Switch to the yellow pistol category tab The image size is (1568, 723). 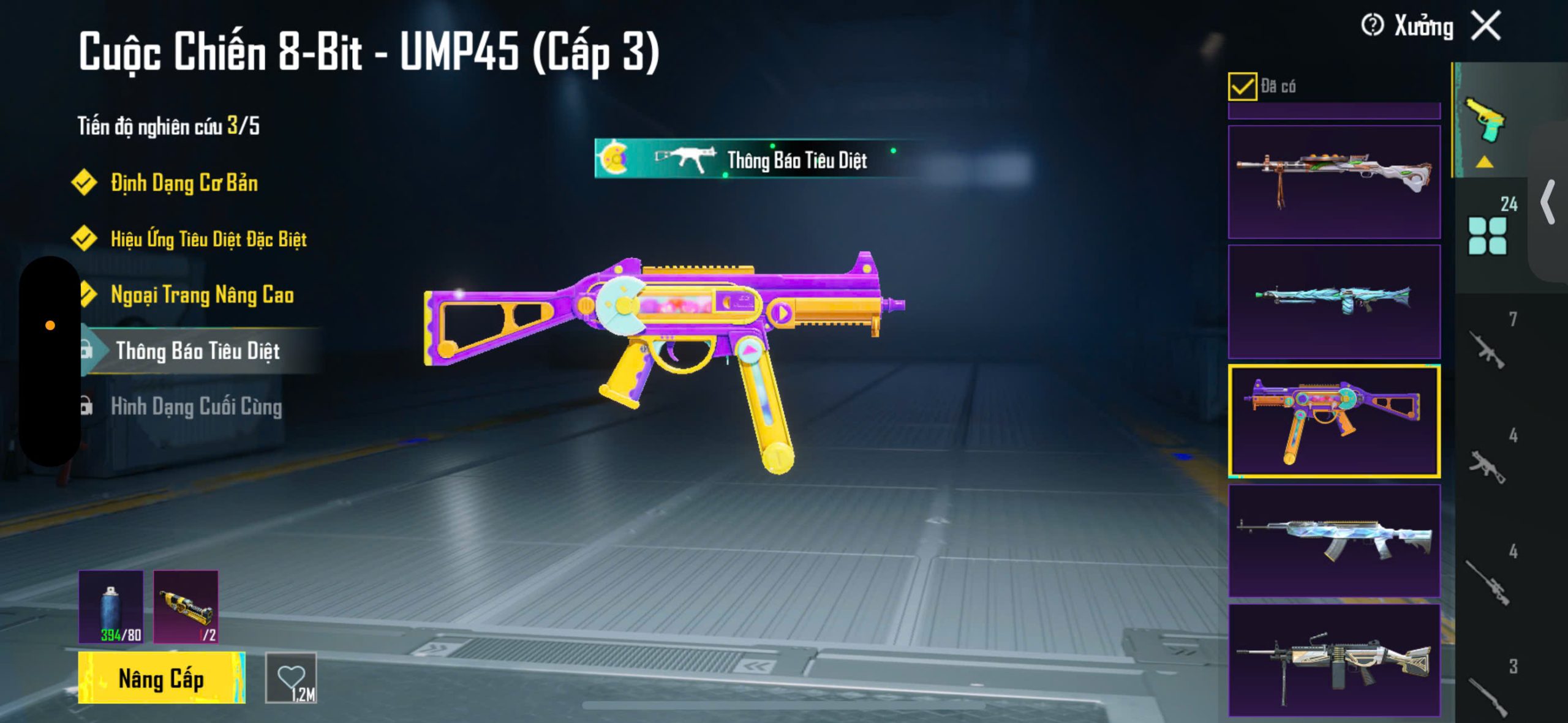[1485, 120]
